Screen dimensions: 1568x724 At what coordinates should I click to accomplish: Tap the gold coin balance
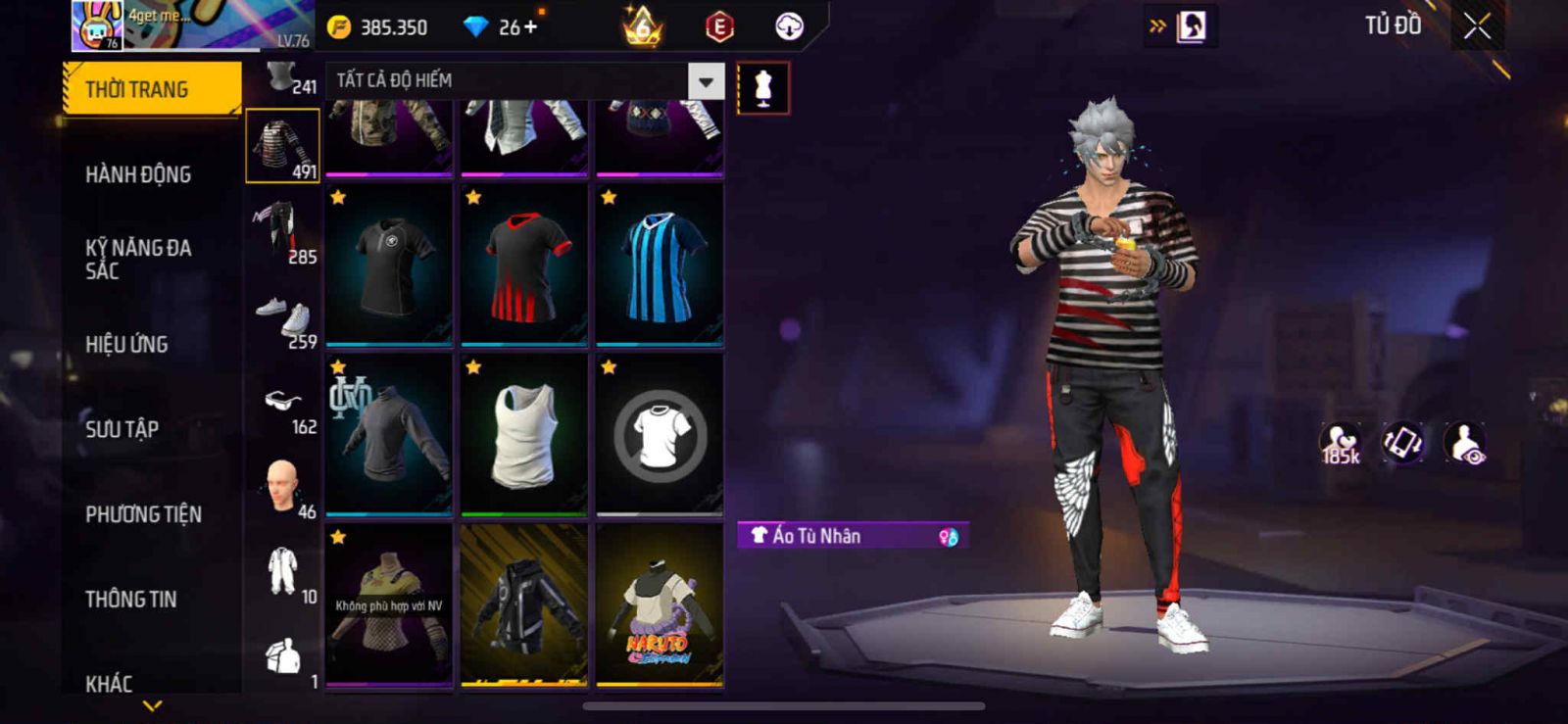coord(377,27)
